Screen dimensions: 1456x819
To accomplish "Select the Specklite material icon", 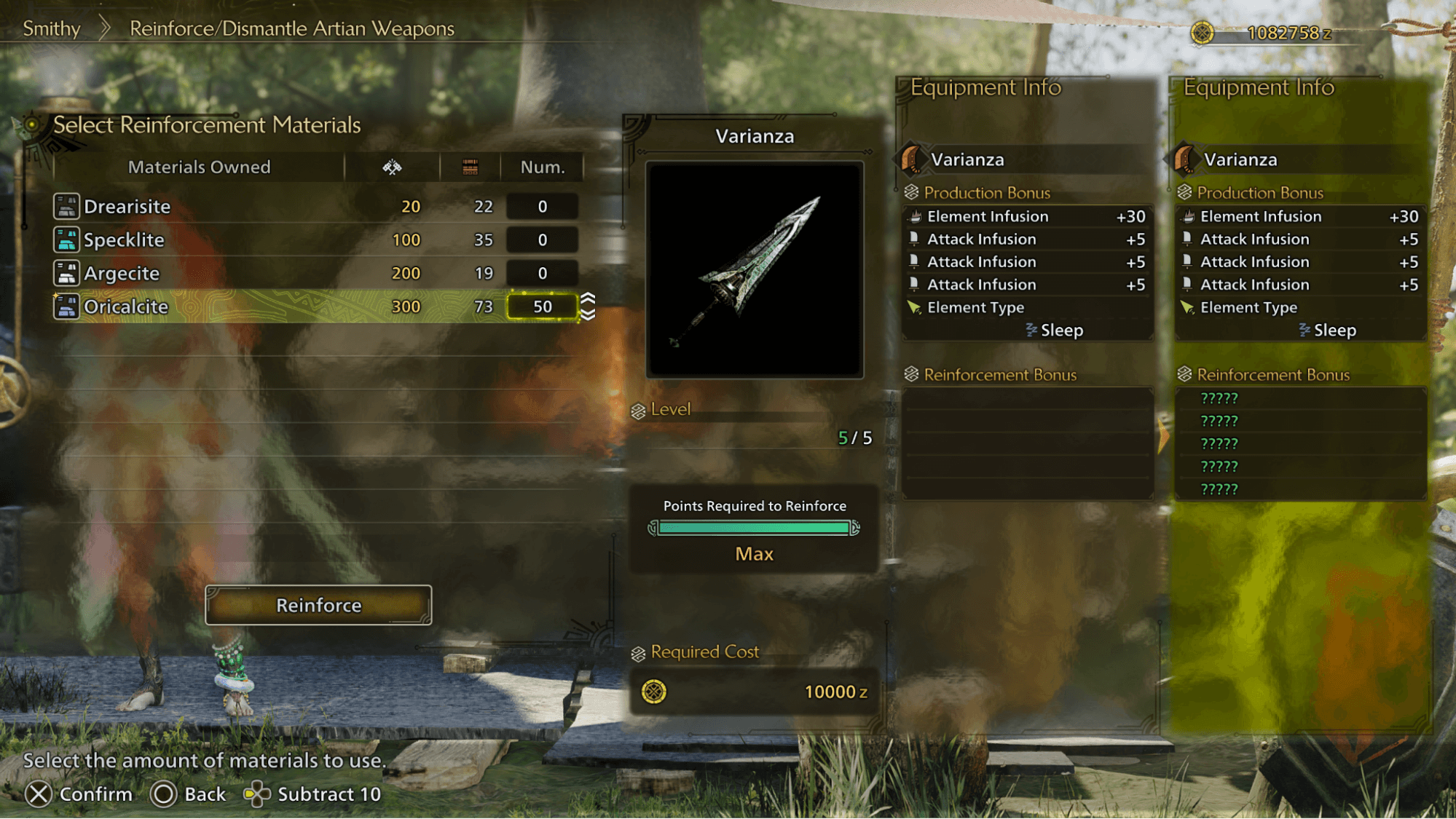I will pyautogui.click(x=66, y=240).
